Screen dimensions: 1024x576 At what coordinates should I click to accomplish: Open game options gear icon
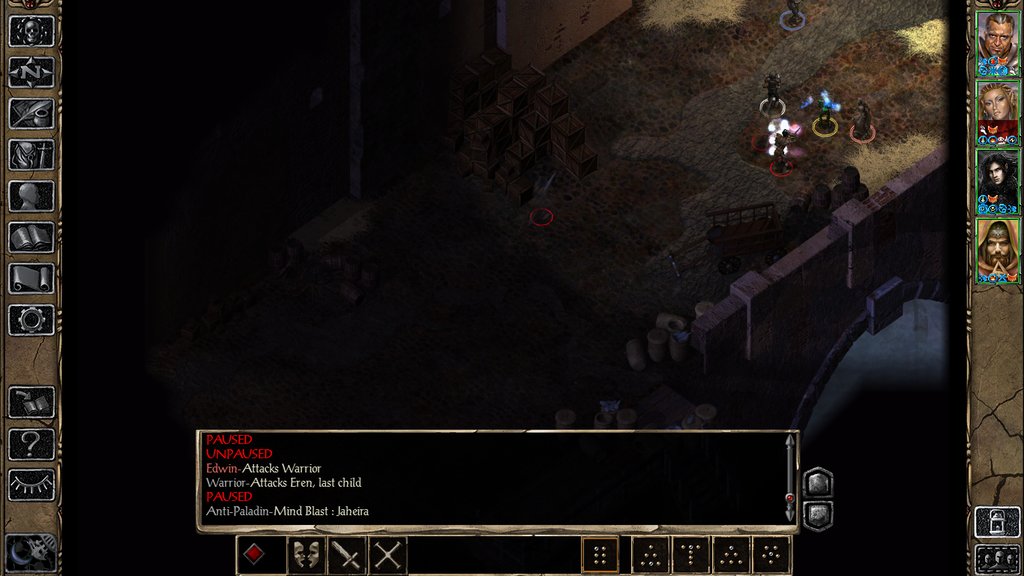[31, 320]
